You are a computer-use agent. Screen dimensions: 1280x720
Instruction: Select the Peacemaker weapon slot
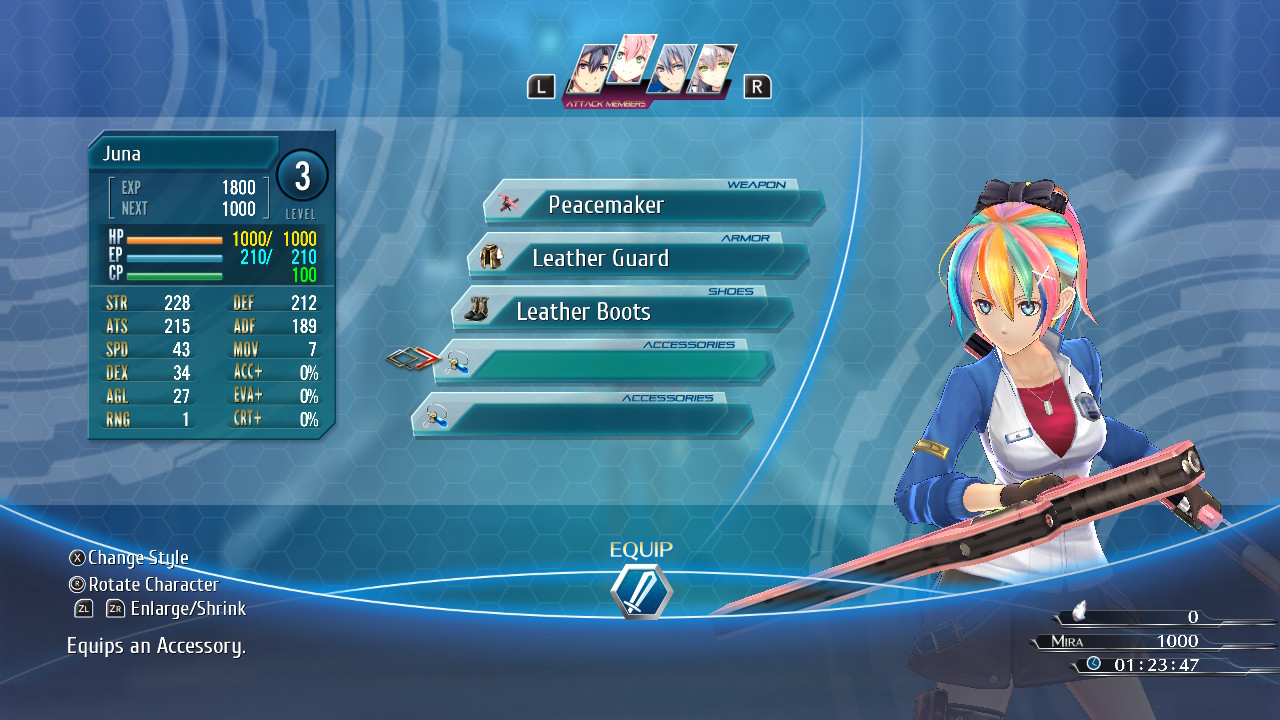[x=654, y=206]
